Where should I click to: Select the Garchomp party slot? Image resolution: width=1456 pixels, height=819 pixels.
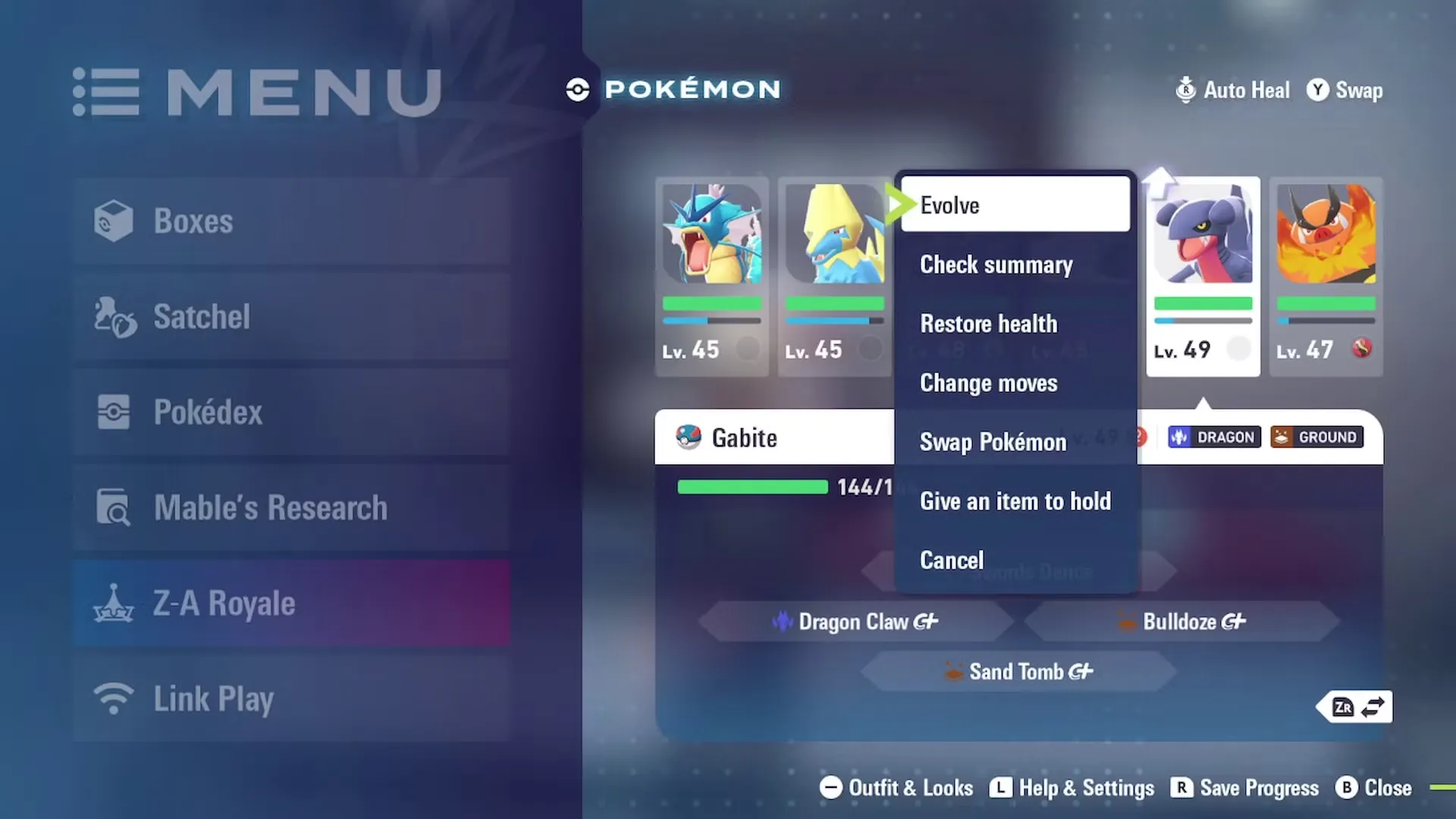pos(1203,276)
